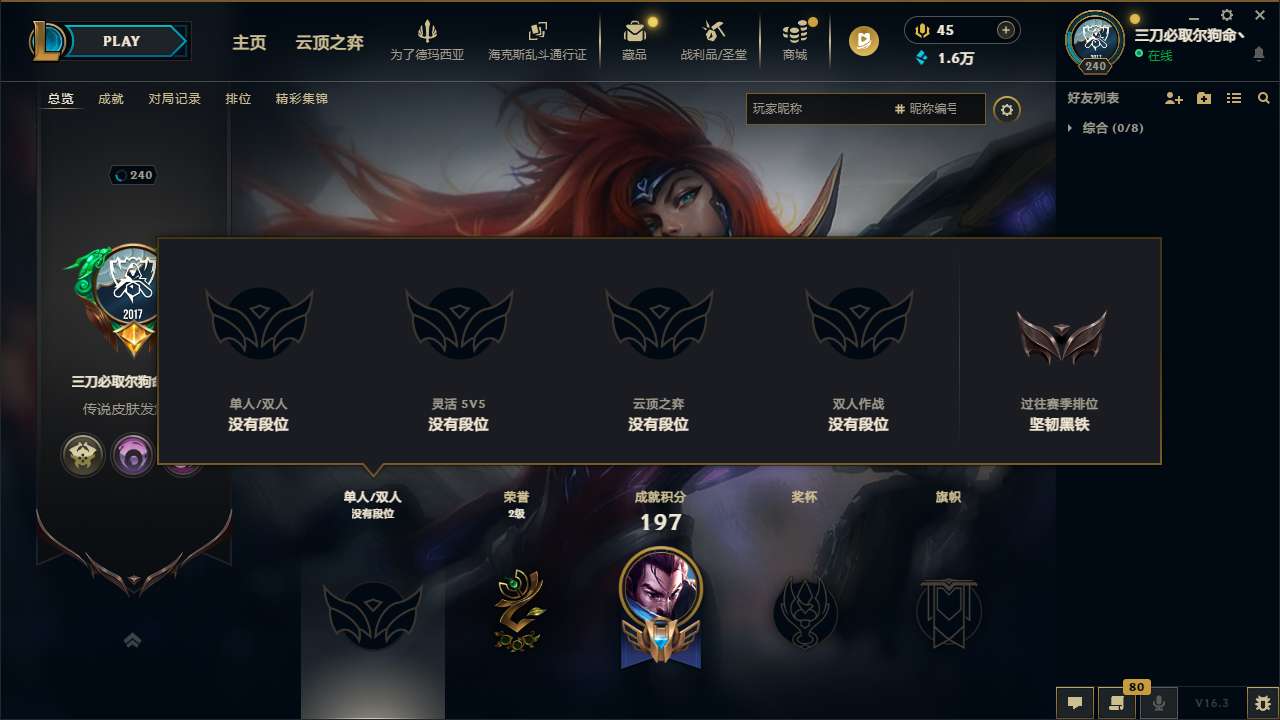Viewport: 1280px width, 720px height.
Task: Open the 商城 store icon
Action: point(795,38)
